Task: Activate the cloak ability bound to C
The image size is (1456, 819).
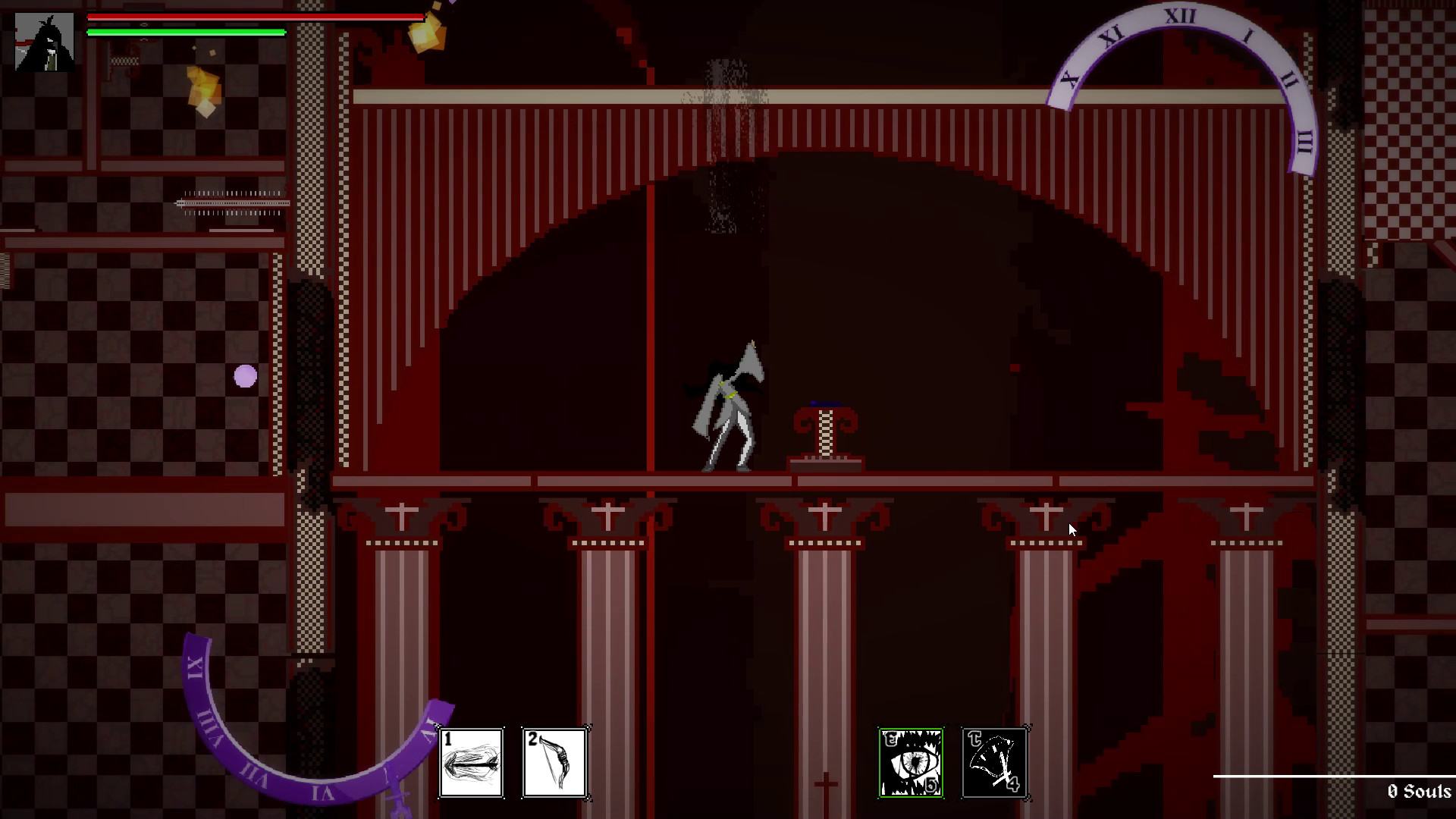Action: [x=994, y=761]
